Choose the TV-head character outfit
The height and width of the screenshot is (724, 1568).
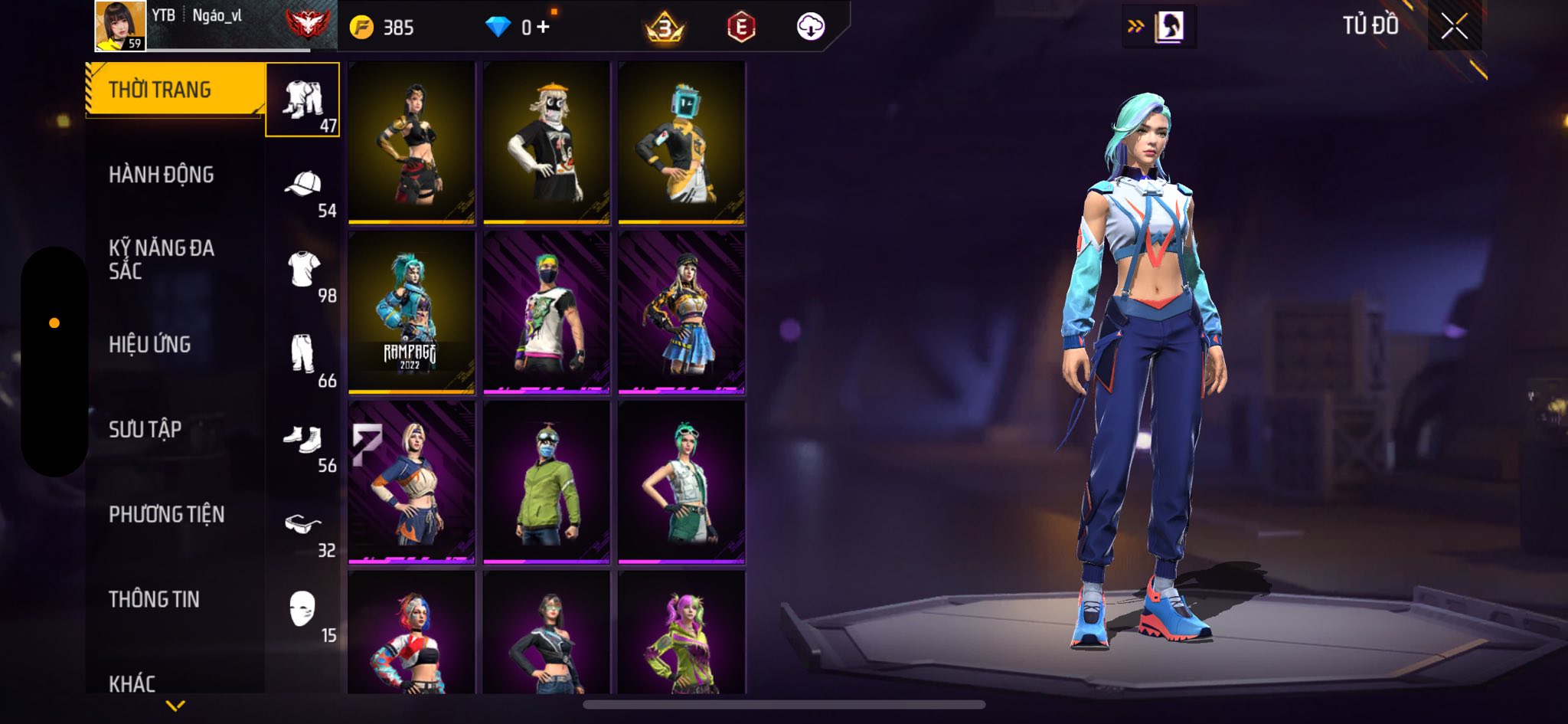(681, 143)
